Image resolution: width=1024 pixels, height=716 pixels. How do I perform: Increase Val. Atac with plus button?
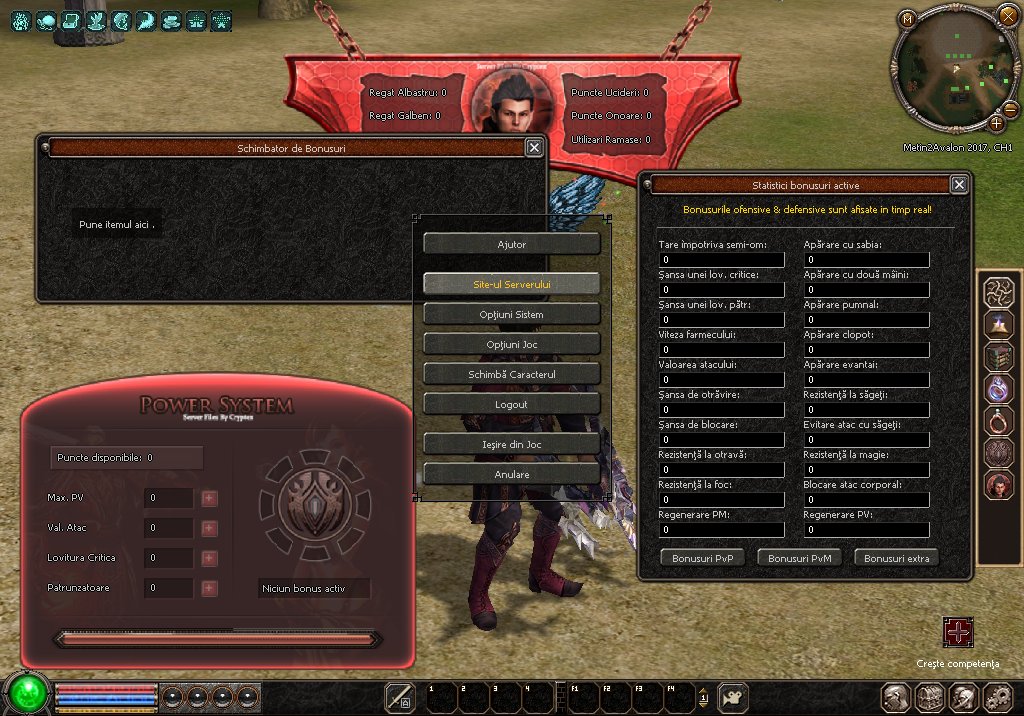pos(209,528)
